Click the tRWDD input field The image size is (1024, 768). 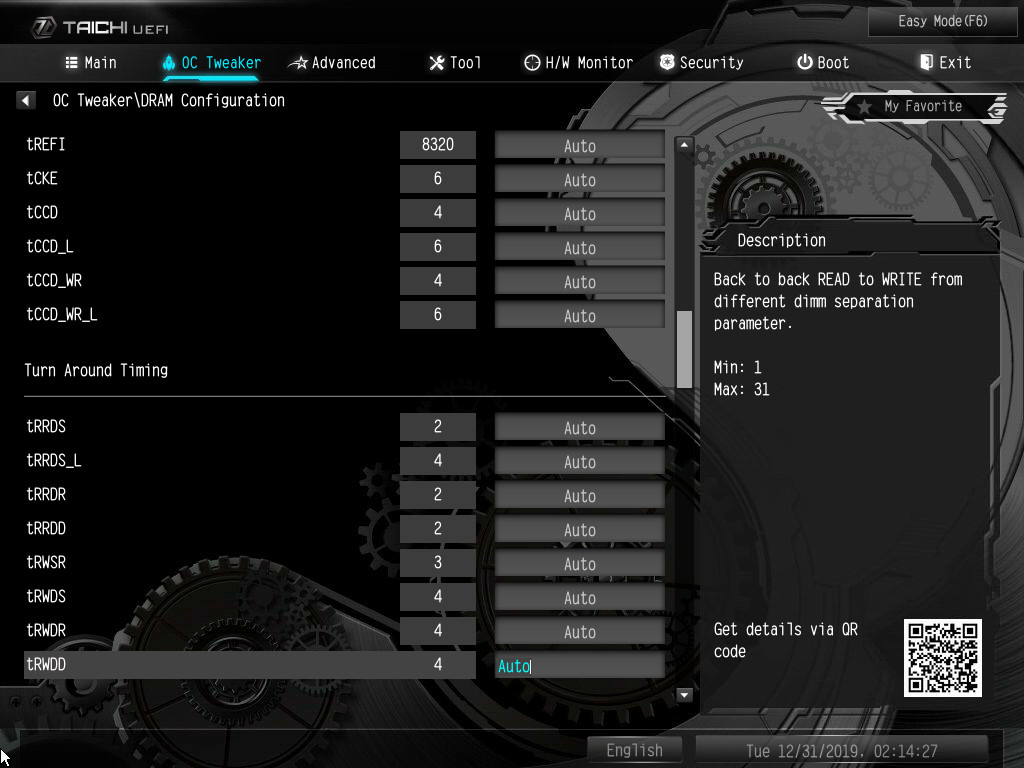click(579, 665)
